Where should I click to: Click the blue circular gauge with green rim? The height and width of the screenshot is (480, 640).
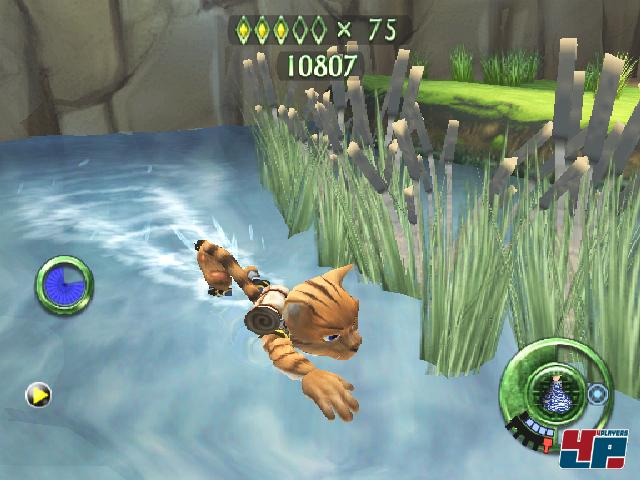65,285
